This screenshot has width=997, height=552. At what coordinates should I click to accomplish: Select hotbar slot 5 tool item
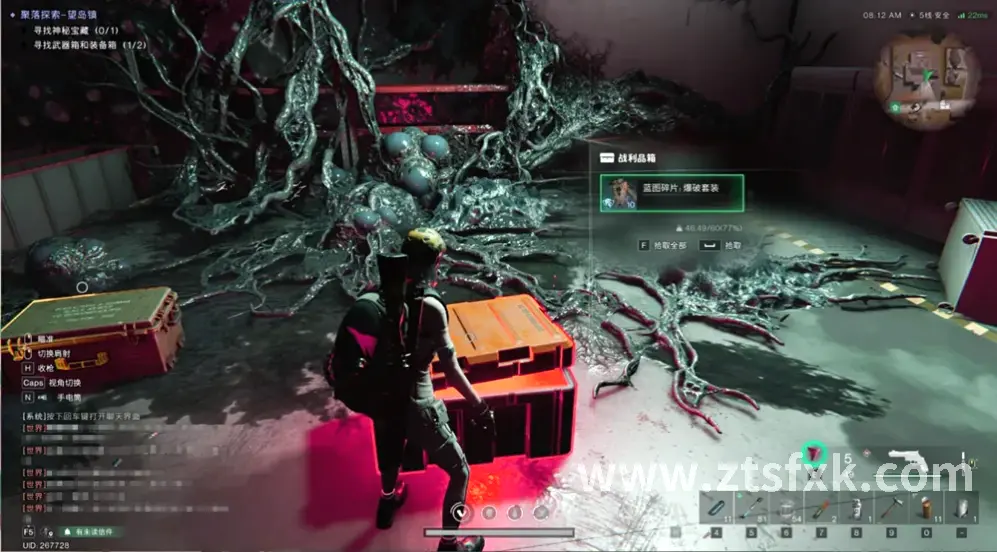[x=751, y=506]
